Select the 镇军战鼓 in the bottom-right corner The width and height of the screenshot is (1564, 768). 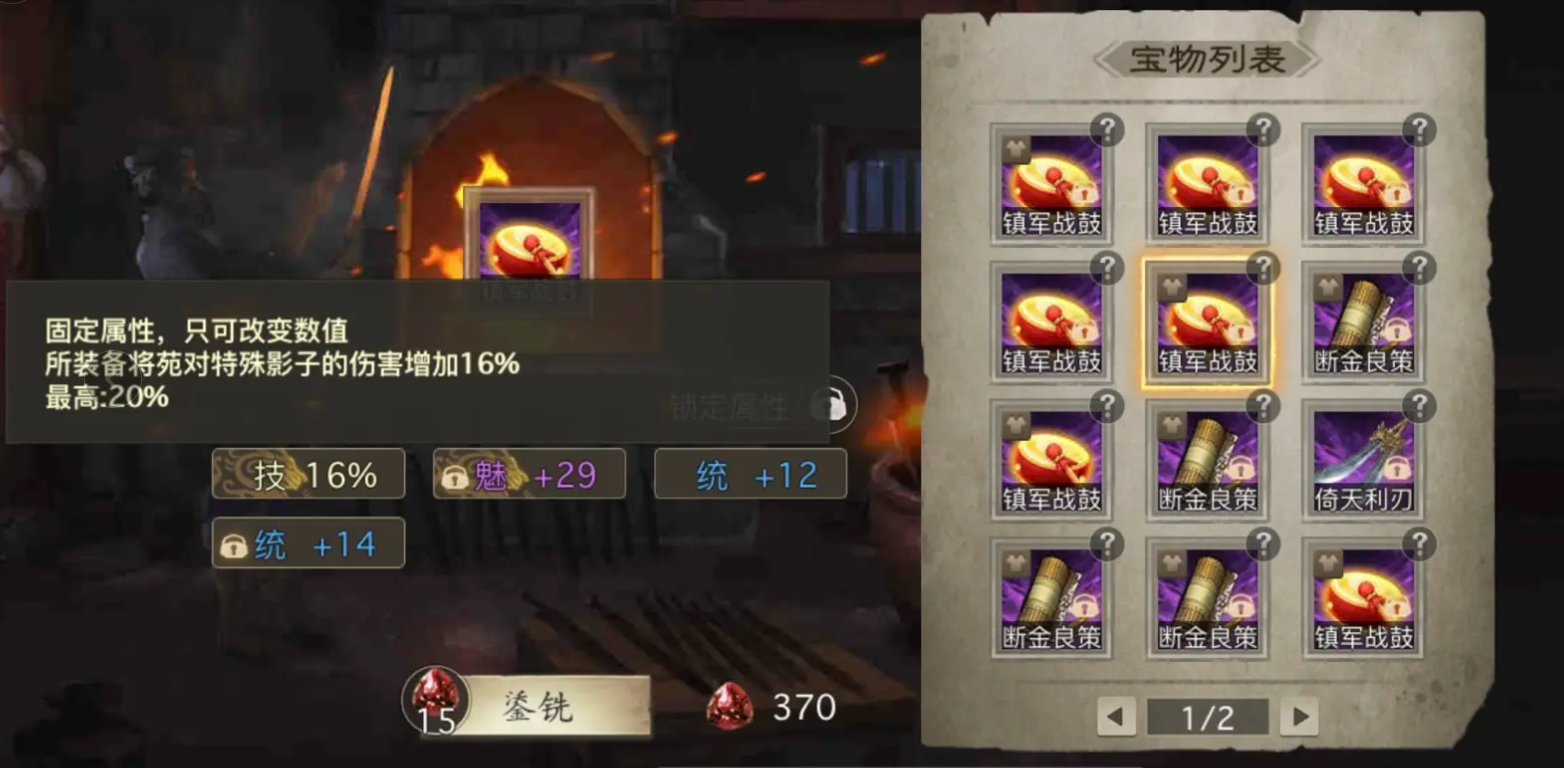click(x=1362, y=600)
